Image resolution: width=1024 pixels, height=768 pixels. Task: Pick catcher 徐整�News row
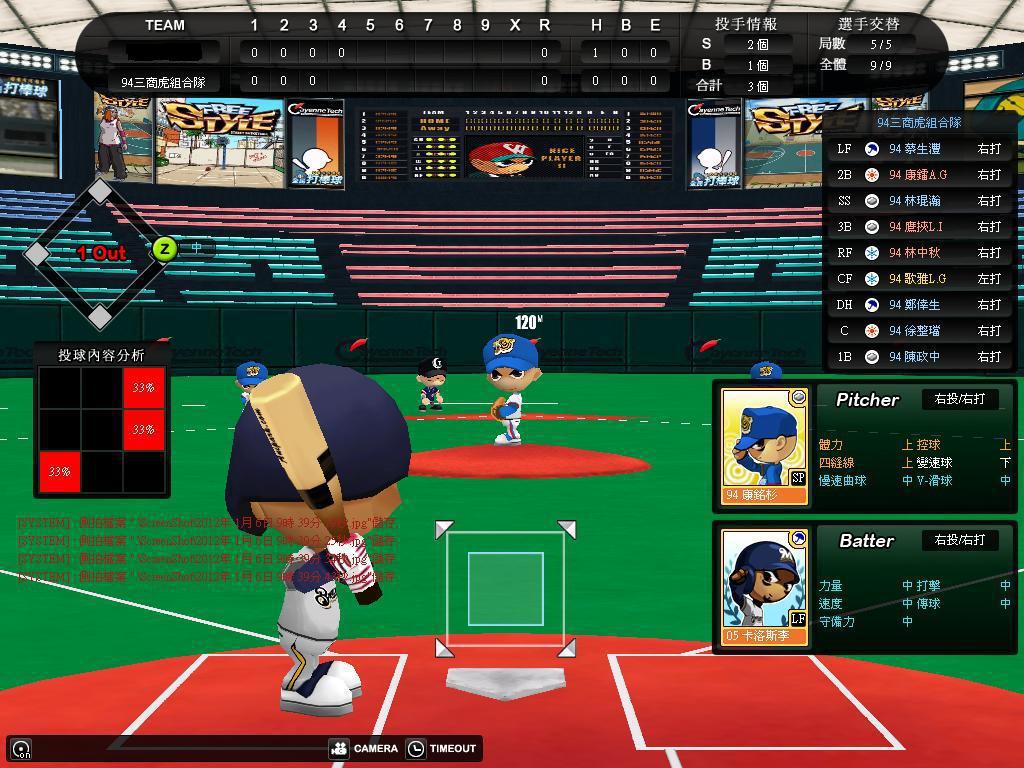(919, 330)
